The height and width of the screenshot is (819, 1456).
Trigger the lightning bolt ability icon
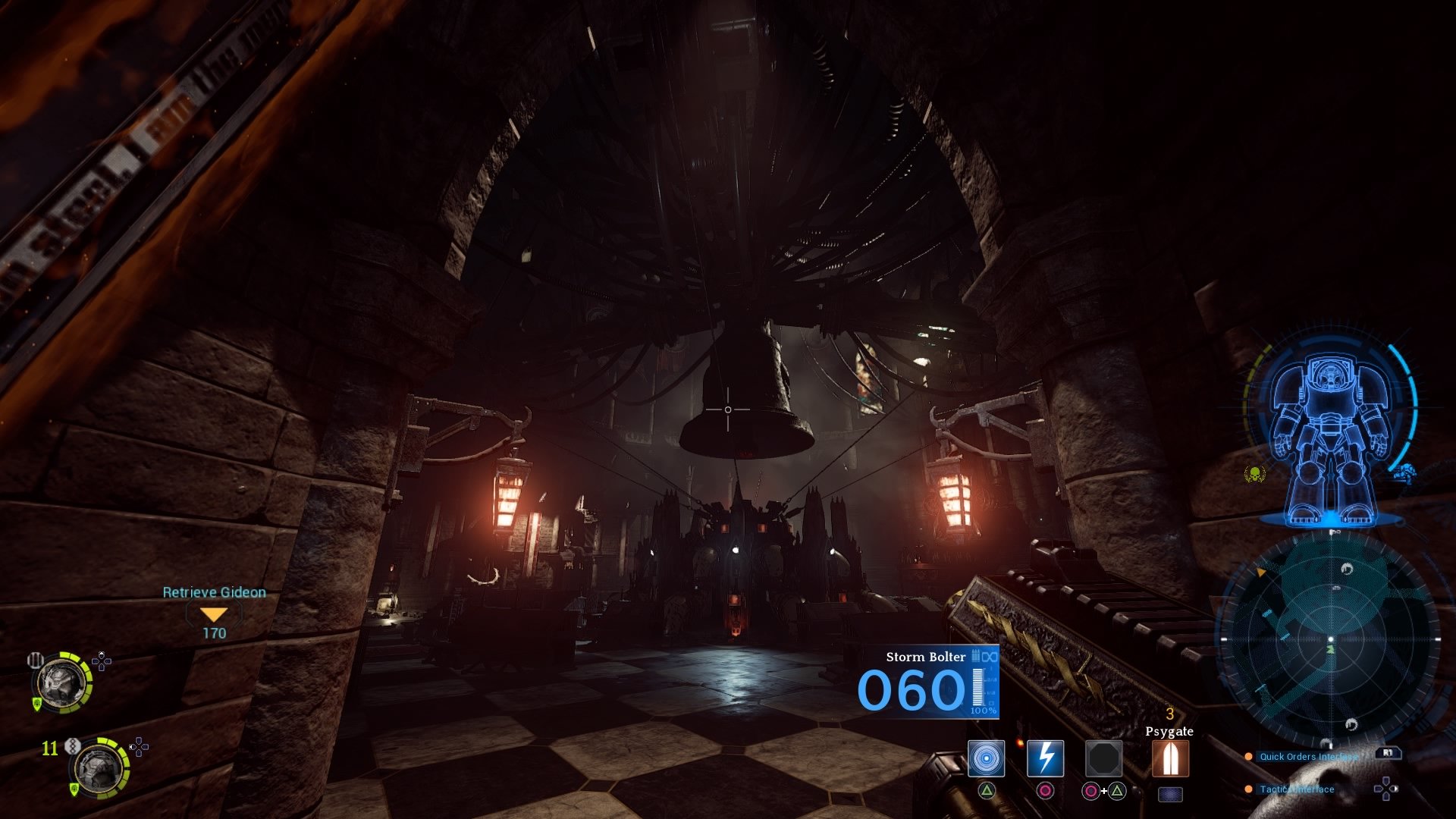pos(1045,760)
